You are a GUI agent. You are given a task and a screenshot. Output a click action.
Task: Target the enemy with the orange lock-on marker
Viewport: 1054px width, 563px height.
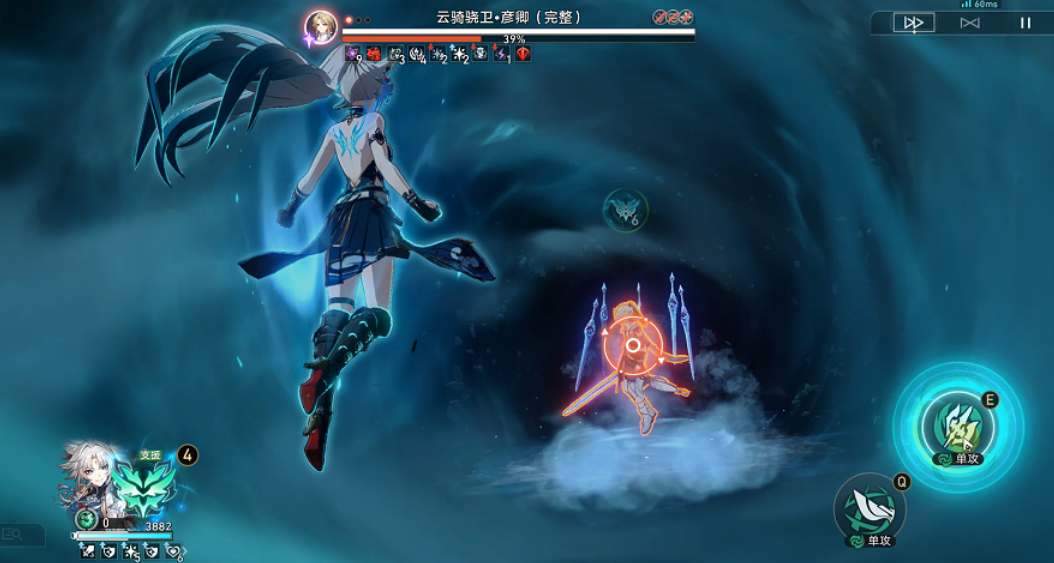[x=632, y=346]
